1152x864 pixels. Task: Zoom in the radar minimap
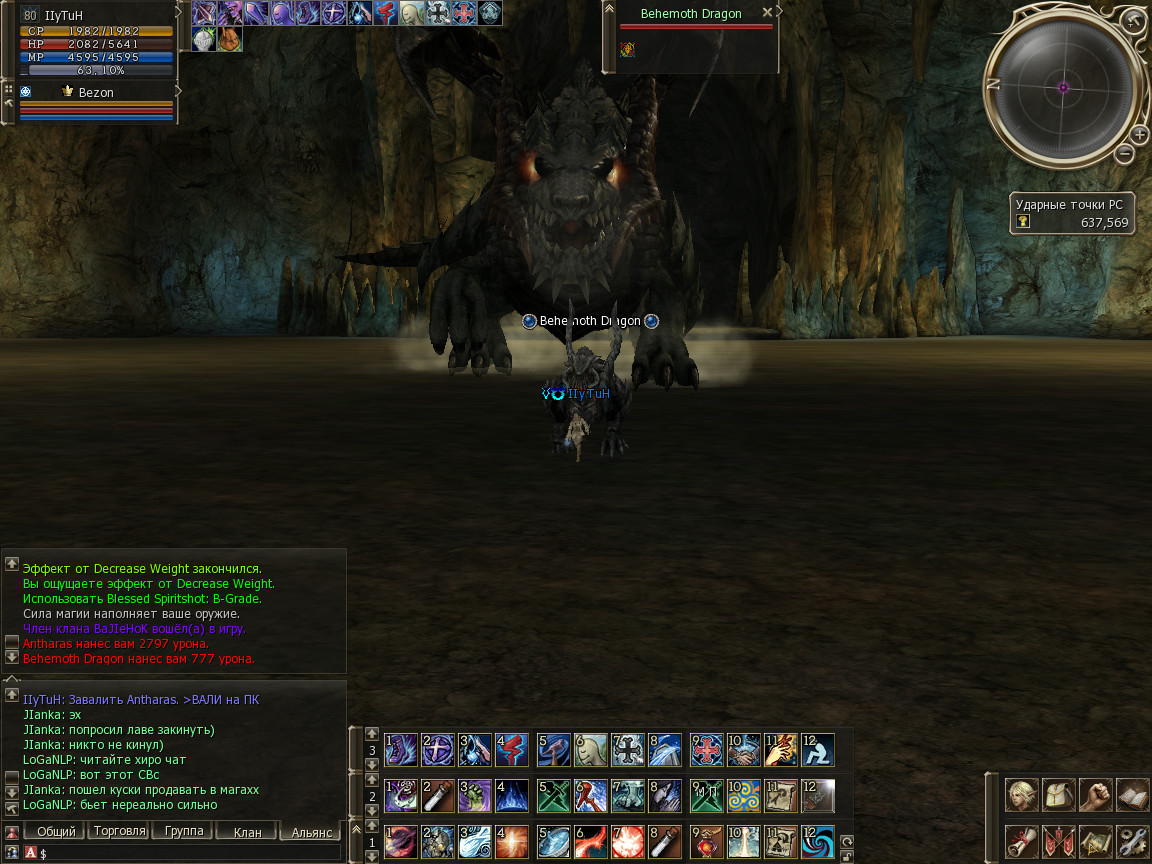(1139, 134)
